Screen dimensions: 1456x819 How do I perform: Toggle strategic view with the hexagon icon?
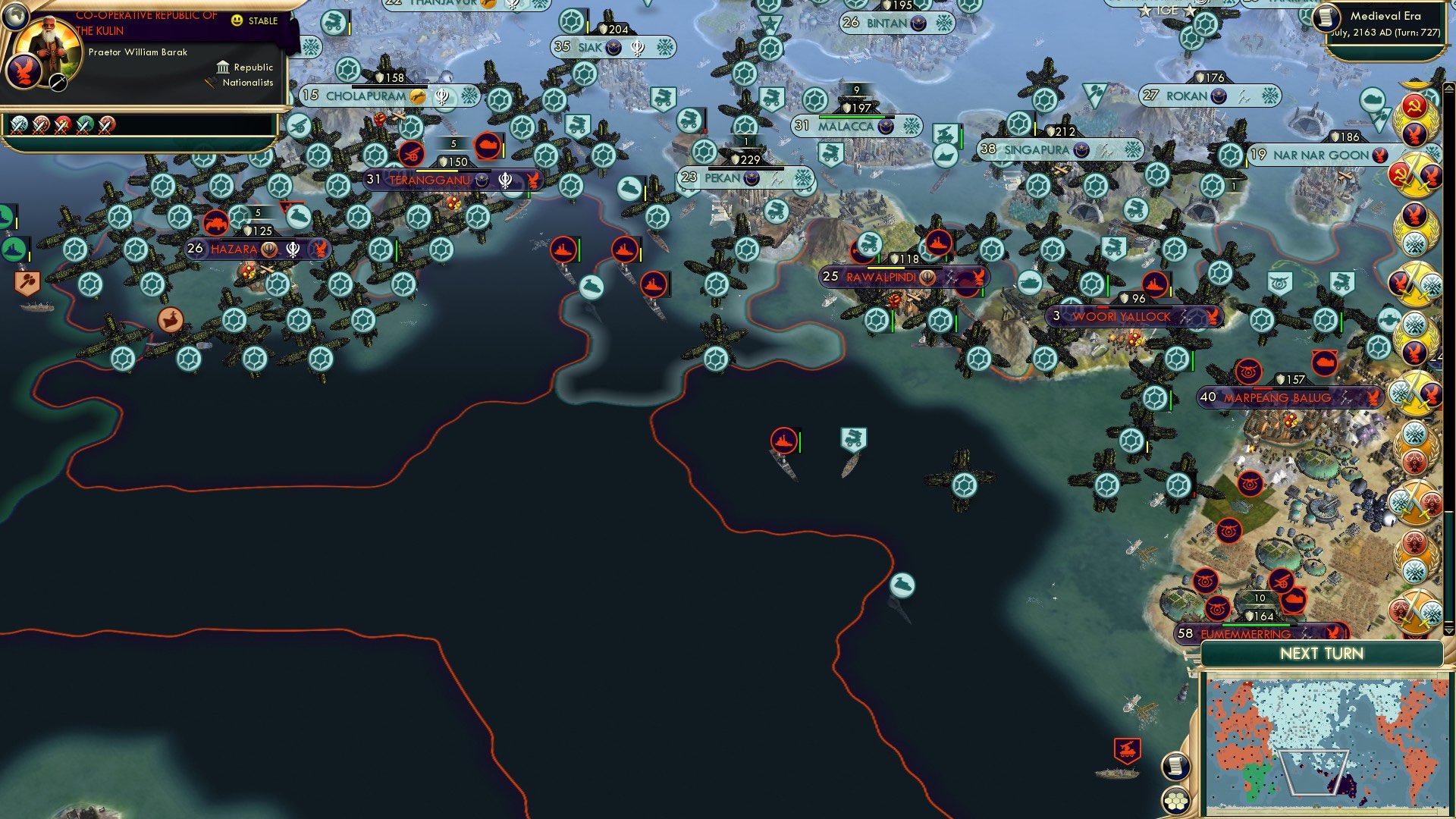(1176, 799)
